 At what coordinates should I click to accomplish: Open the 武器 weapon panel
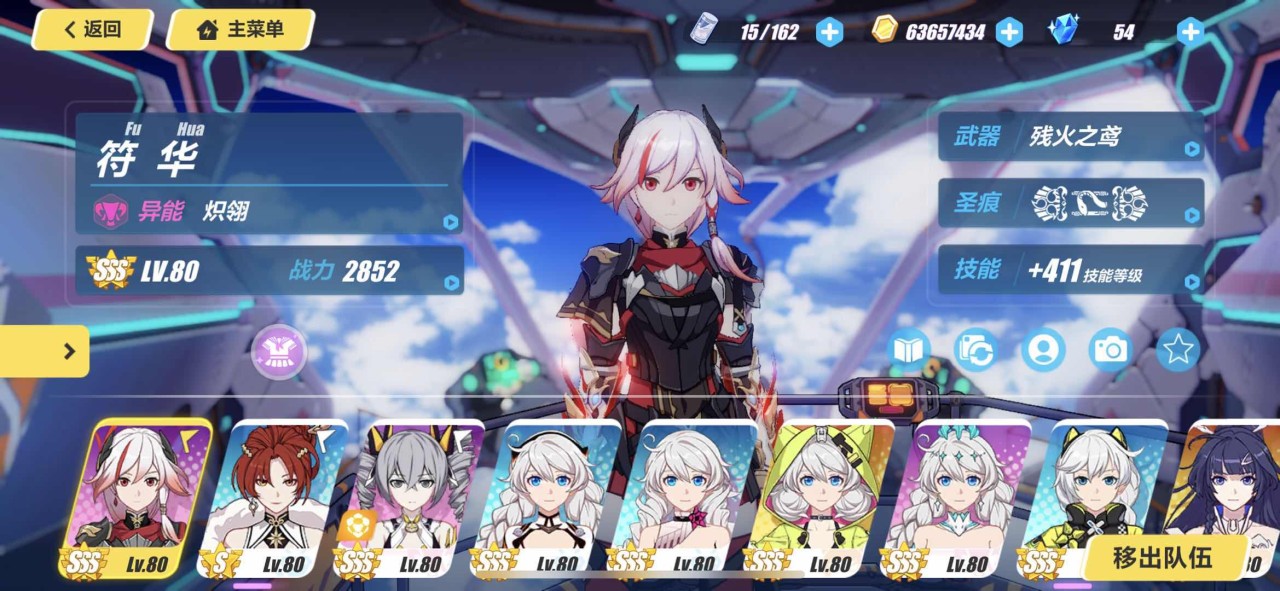point(1070,137)
